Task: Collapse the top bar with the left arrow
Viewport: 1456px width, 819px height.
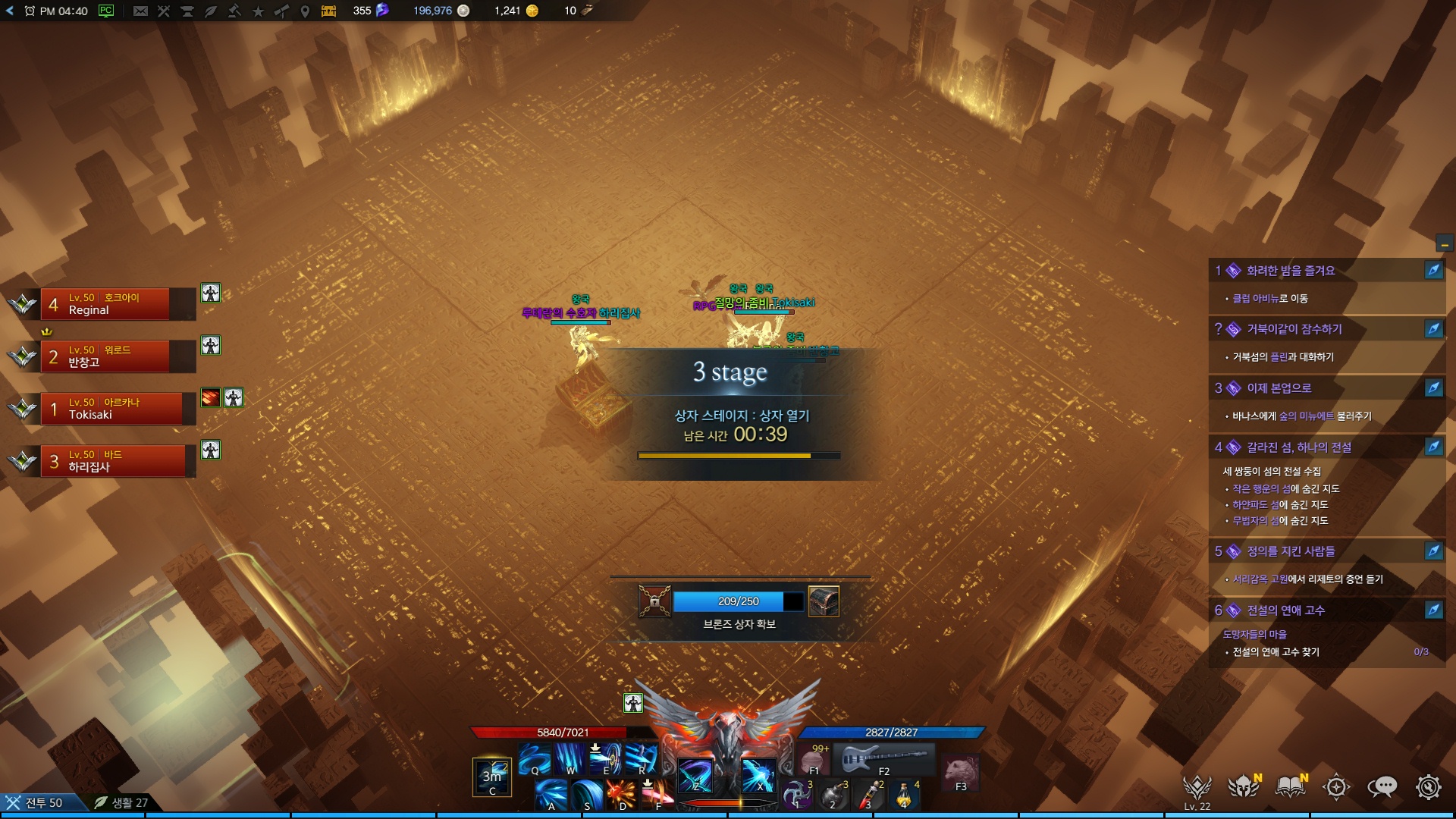Action: pos(10,11)
